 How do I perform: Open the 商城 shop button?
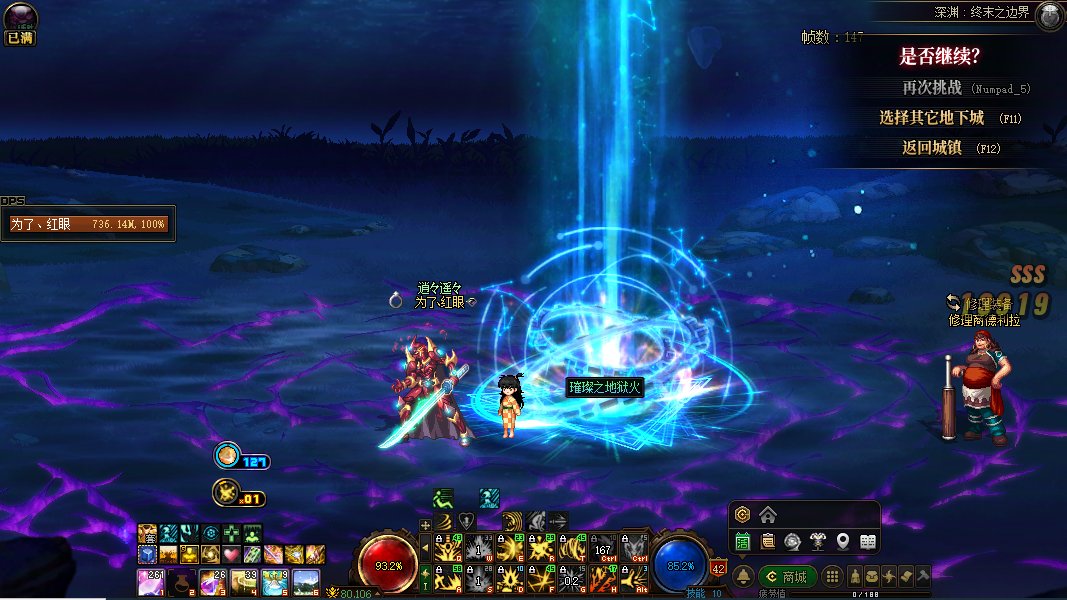[x=788, y=577]
